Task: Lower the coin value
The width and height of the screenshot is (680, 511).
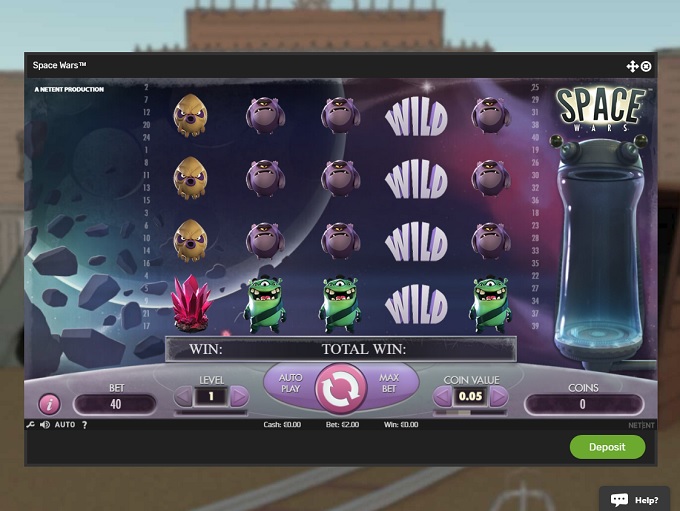Action: 441,397
